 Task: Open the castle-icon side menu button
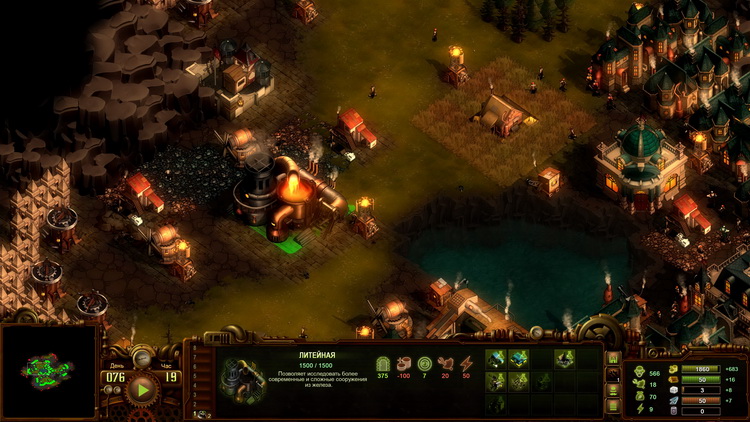613,358
